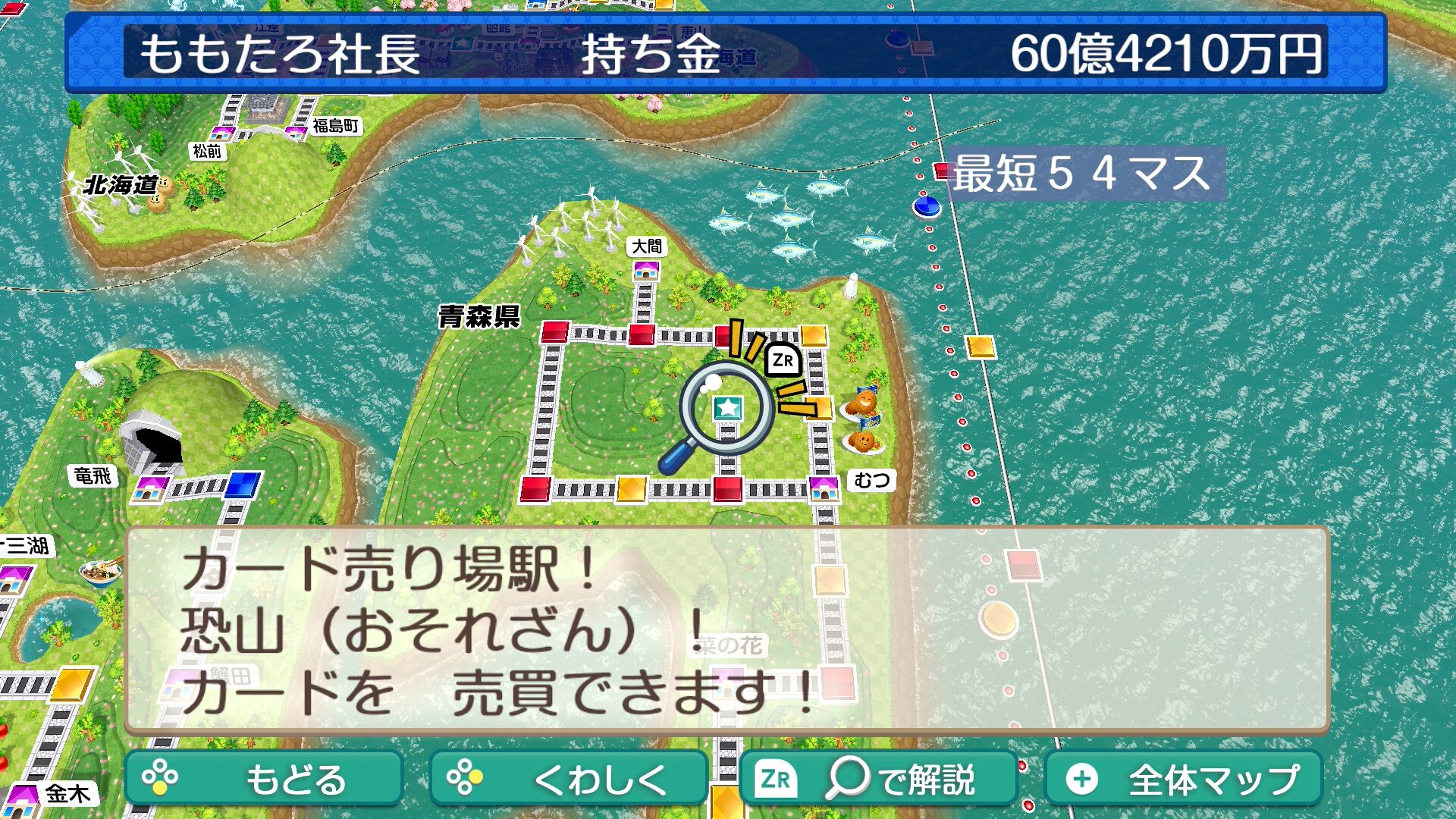Screen dimensions: 1456x819
Task: Pick the 竜飛 station tile
Action: point(150,488)
